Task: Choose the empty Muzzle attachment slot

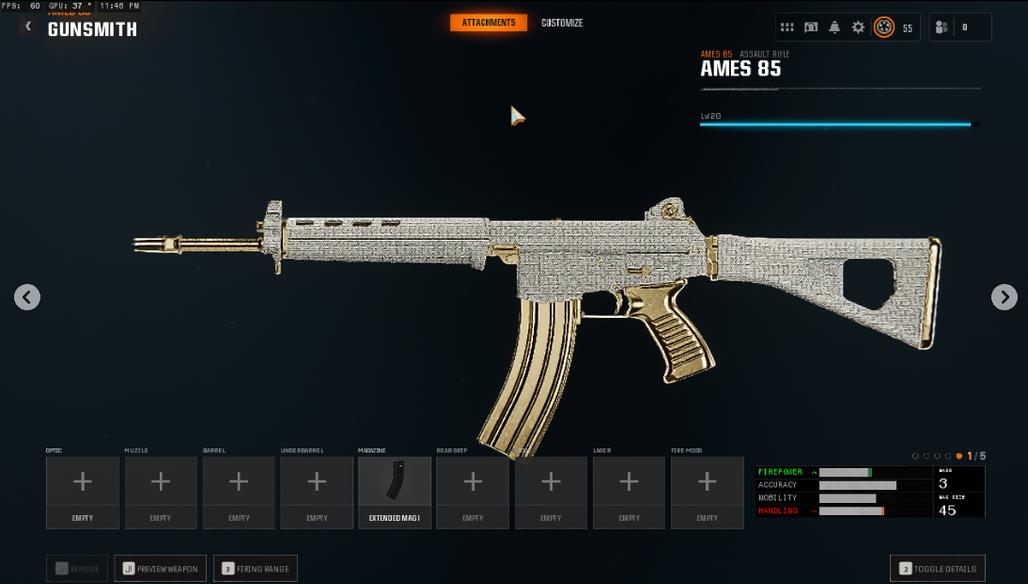Action: point(160,492)
